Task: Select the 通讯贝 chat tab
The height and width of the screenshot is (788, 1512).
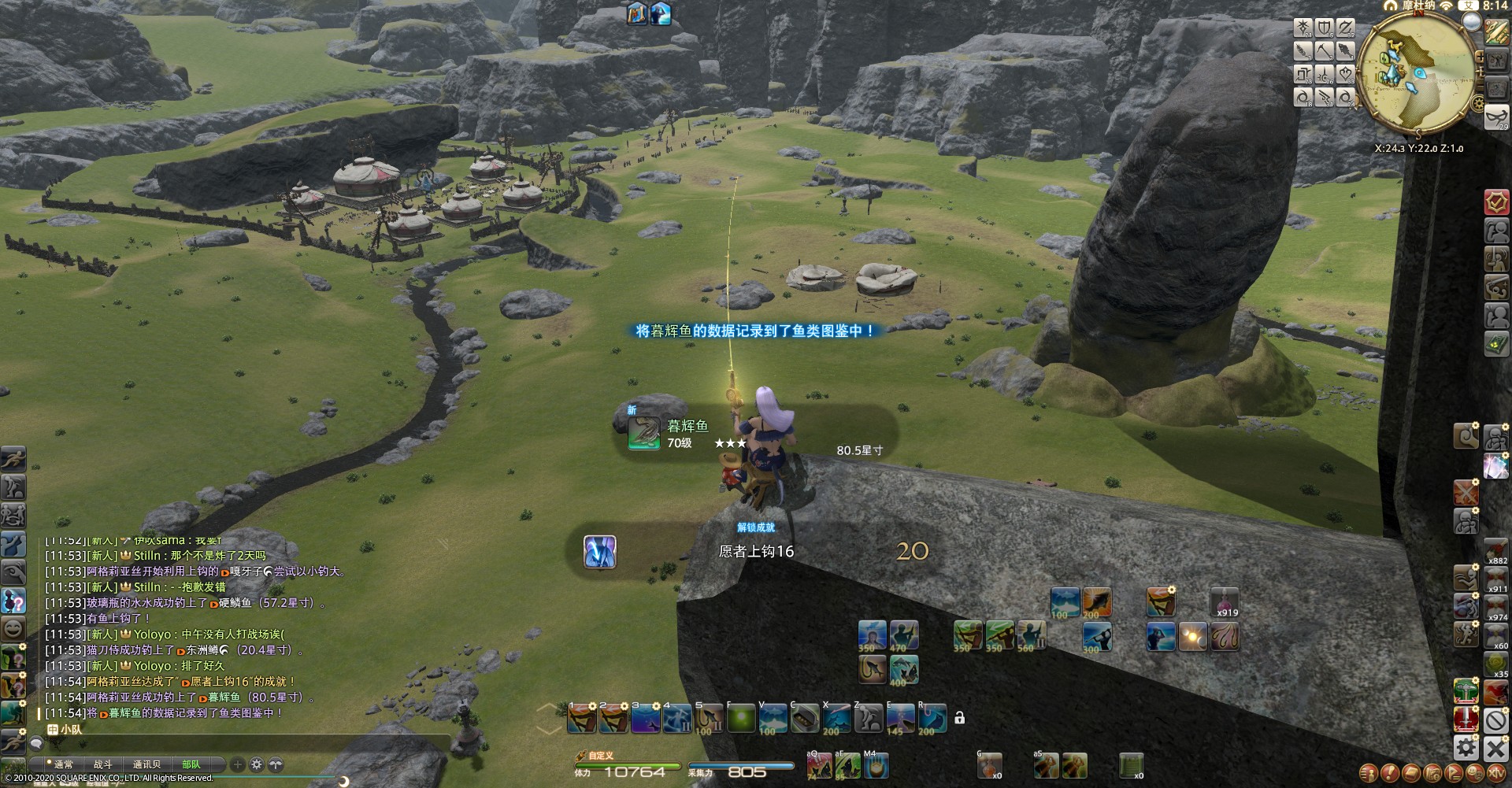Action: [x=147, y=764]
